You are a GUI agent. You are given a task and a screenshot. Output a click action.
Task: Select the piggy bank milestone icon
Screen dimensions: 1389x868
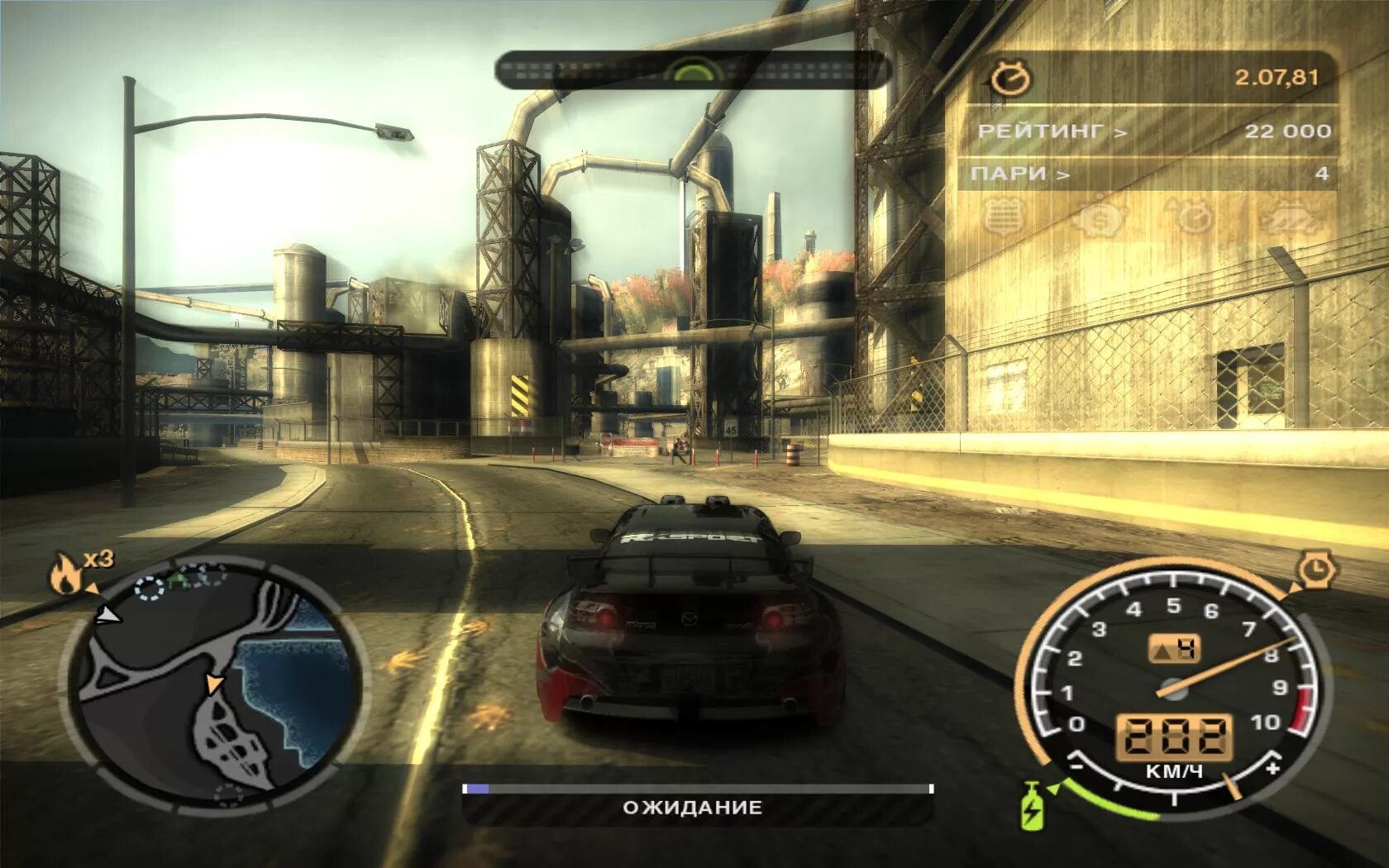[1099, 218]
